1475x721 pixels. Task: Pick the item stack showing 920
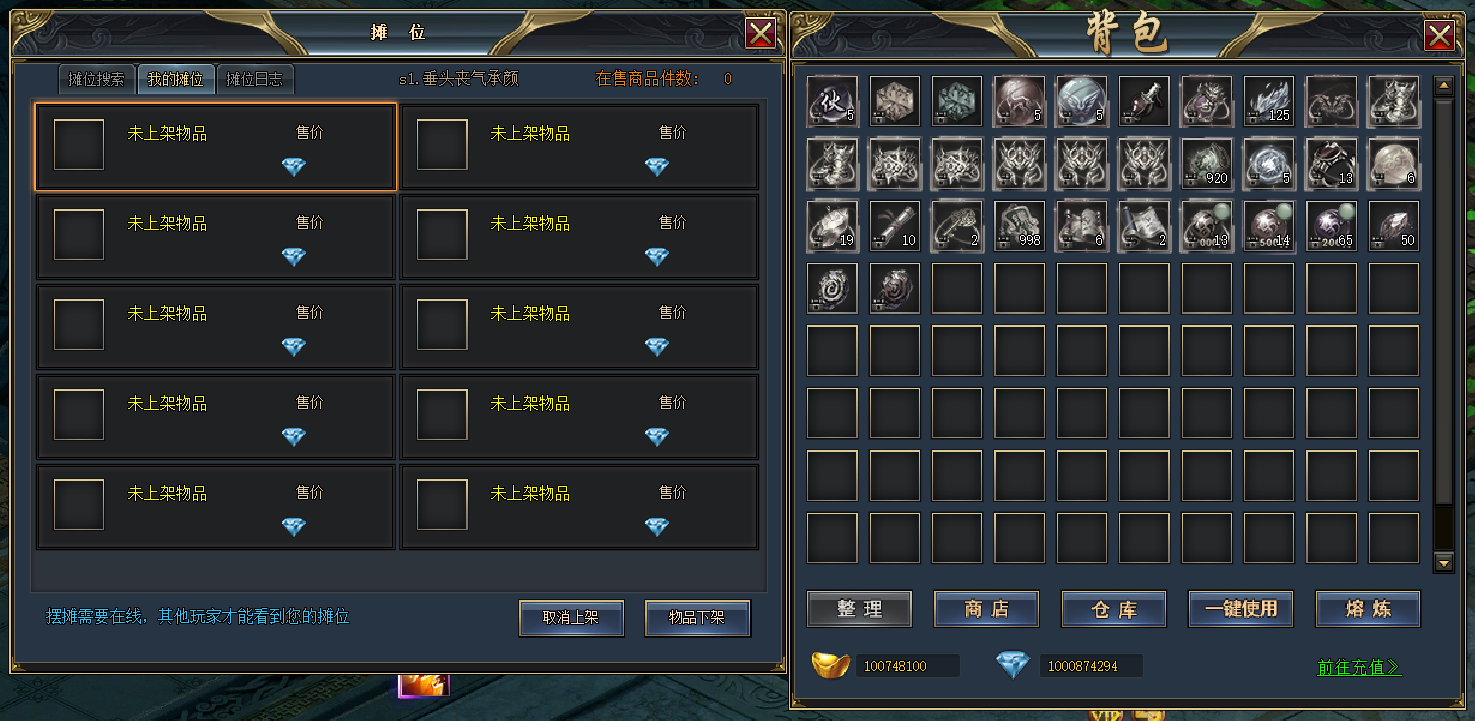tap(1206, 163)
